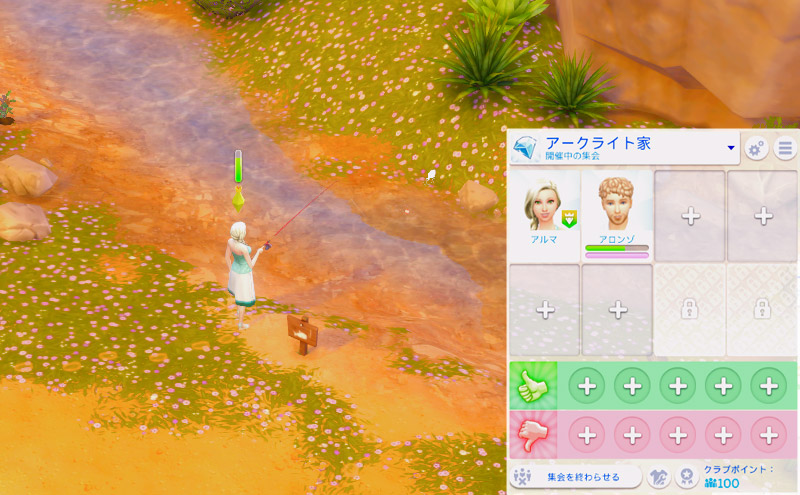This screenshot has height=495, width=800.
Task: Open the アークライト家 club dropdown
Action: 731,148
